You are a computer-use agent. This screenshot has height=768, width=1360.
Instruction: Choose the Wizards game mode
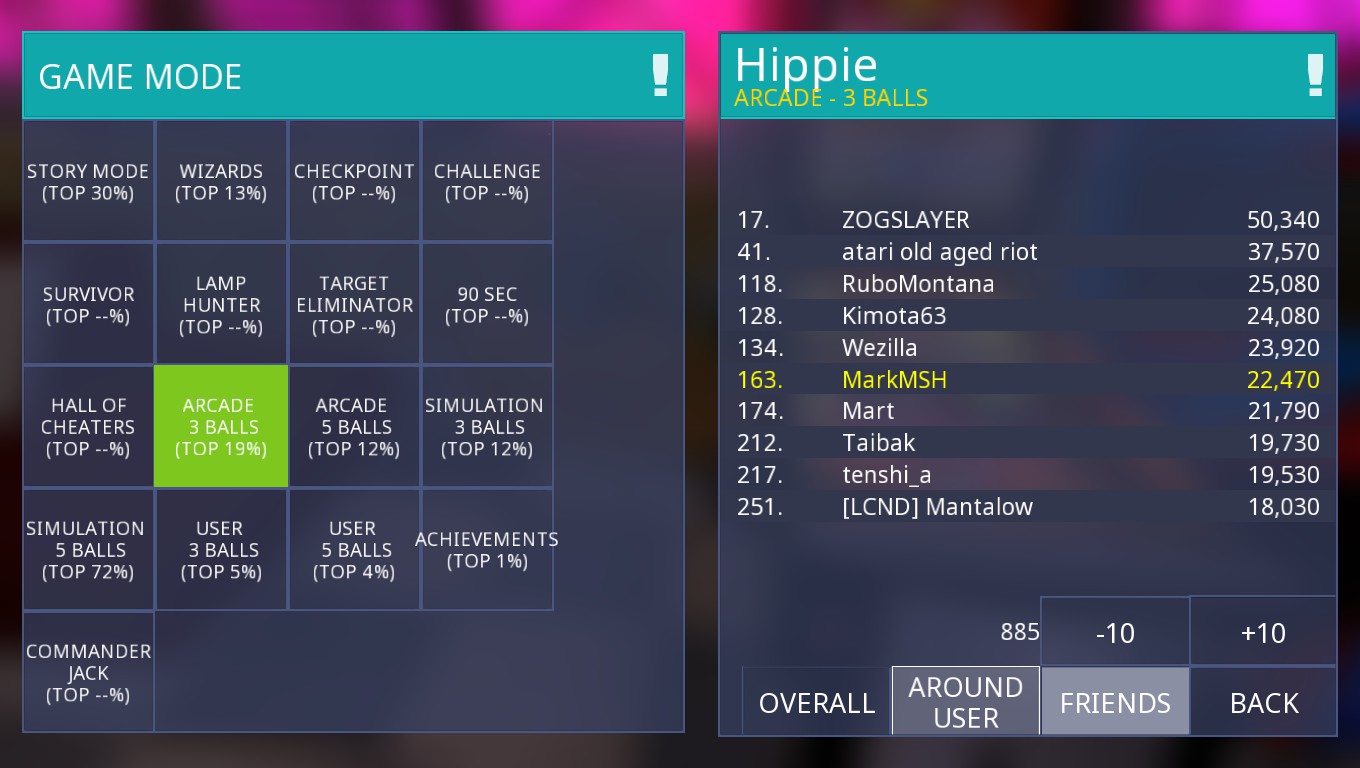[x=221, y=182]
